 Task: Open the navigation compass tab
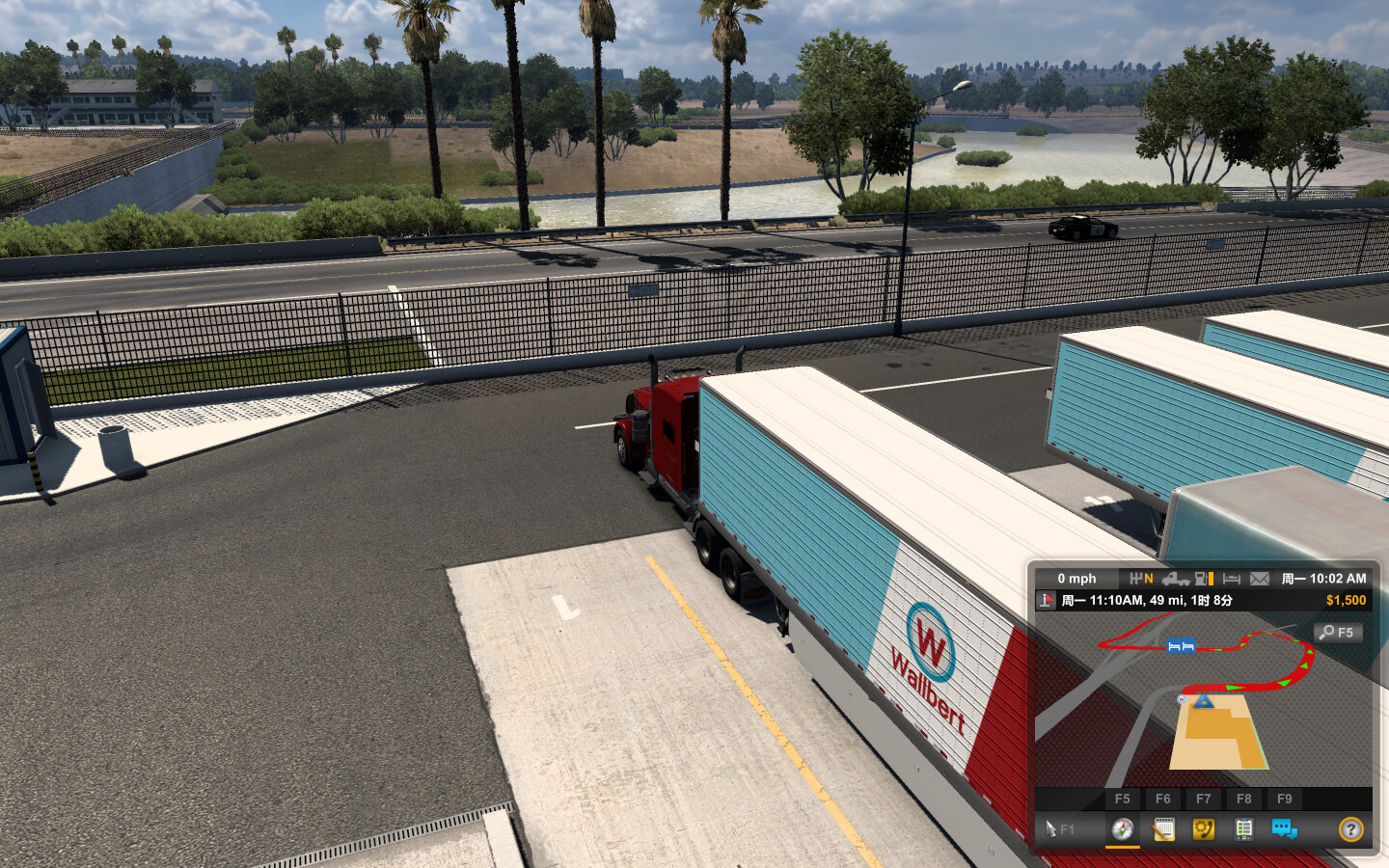pyautogui.click(x=1123, y=828)
